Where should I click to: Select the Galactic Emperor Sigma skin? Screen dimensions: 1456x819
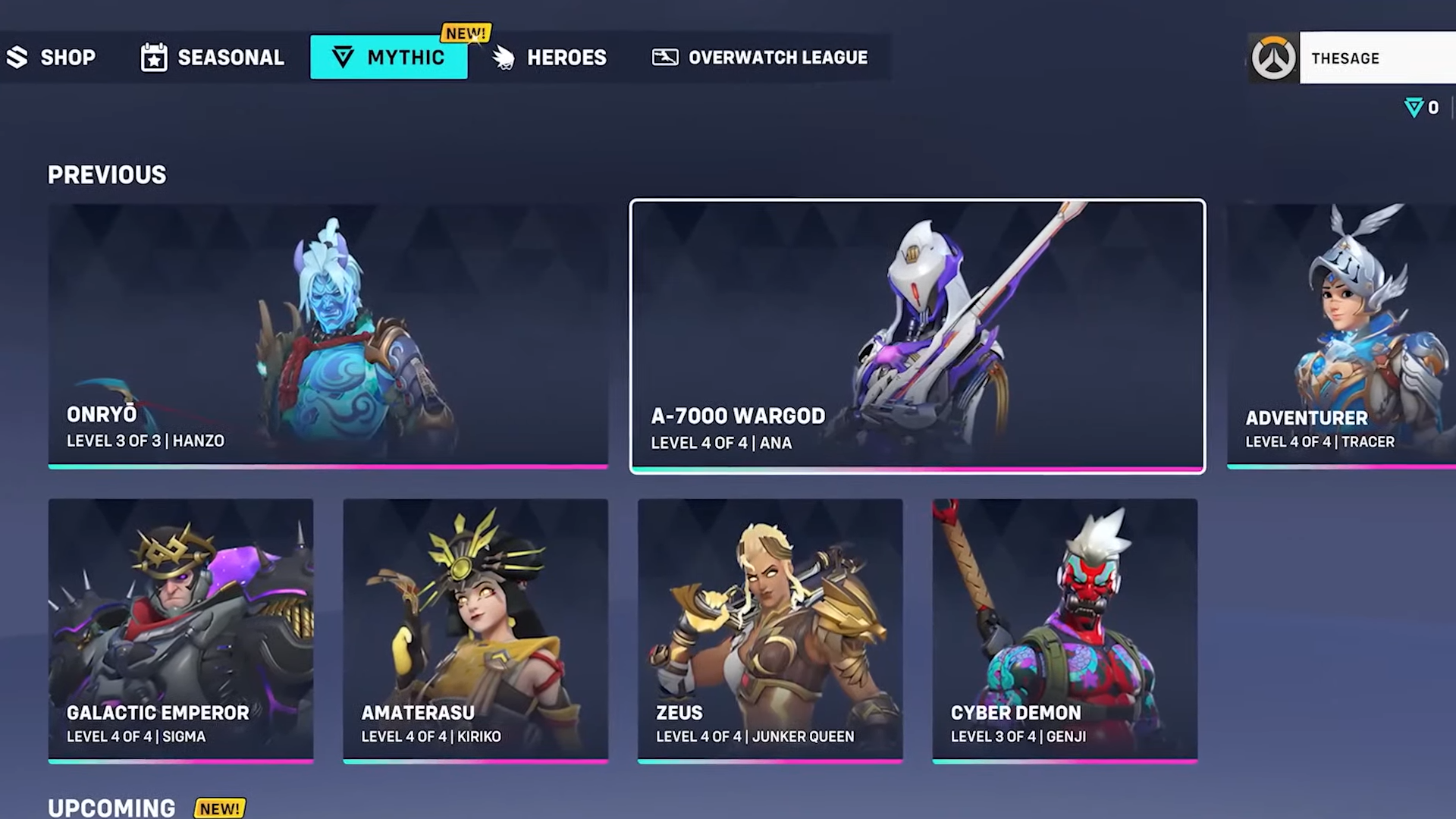tap(180, 628)
